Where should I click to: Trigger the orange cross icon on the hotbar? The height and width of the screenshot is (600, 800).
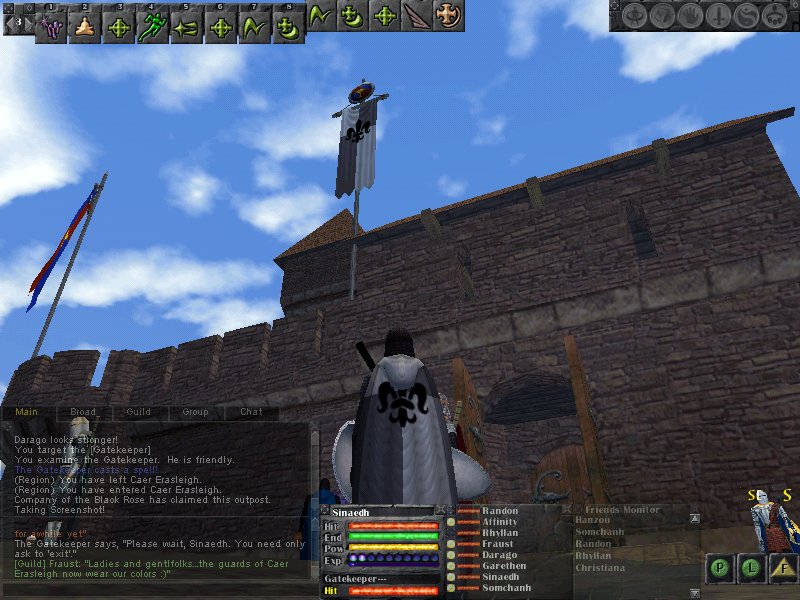pos(449,15)
